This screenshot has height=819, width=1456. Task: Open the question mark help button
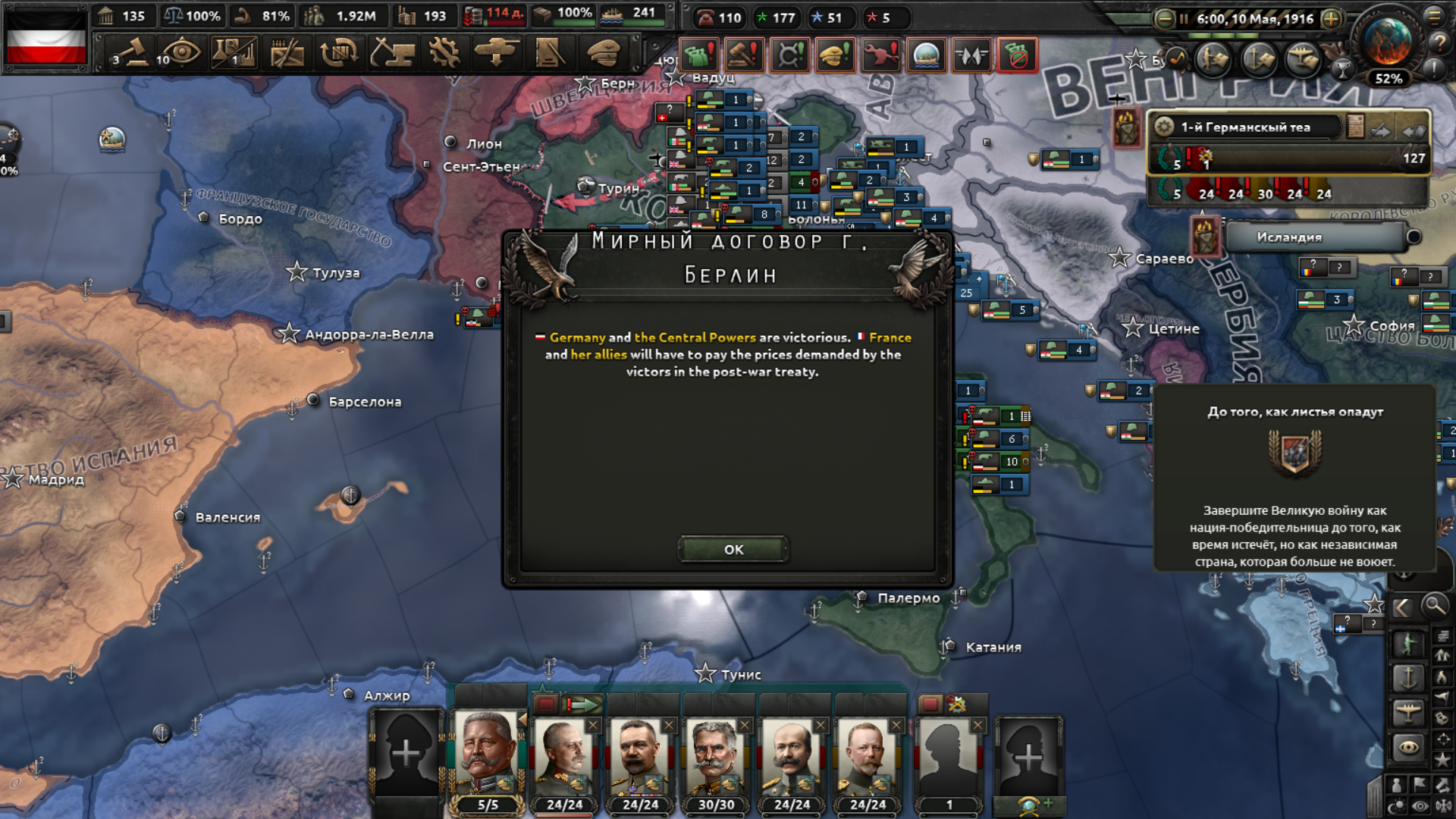[1438, 44]
